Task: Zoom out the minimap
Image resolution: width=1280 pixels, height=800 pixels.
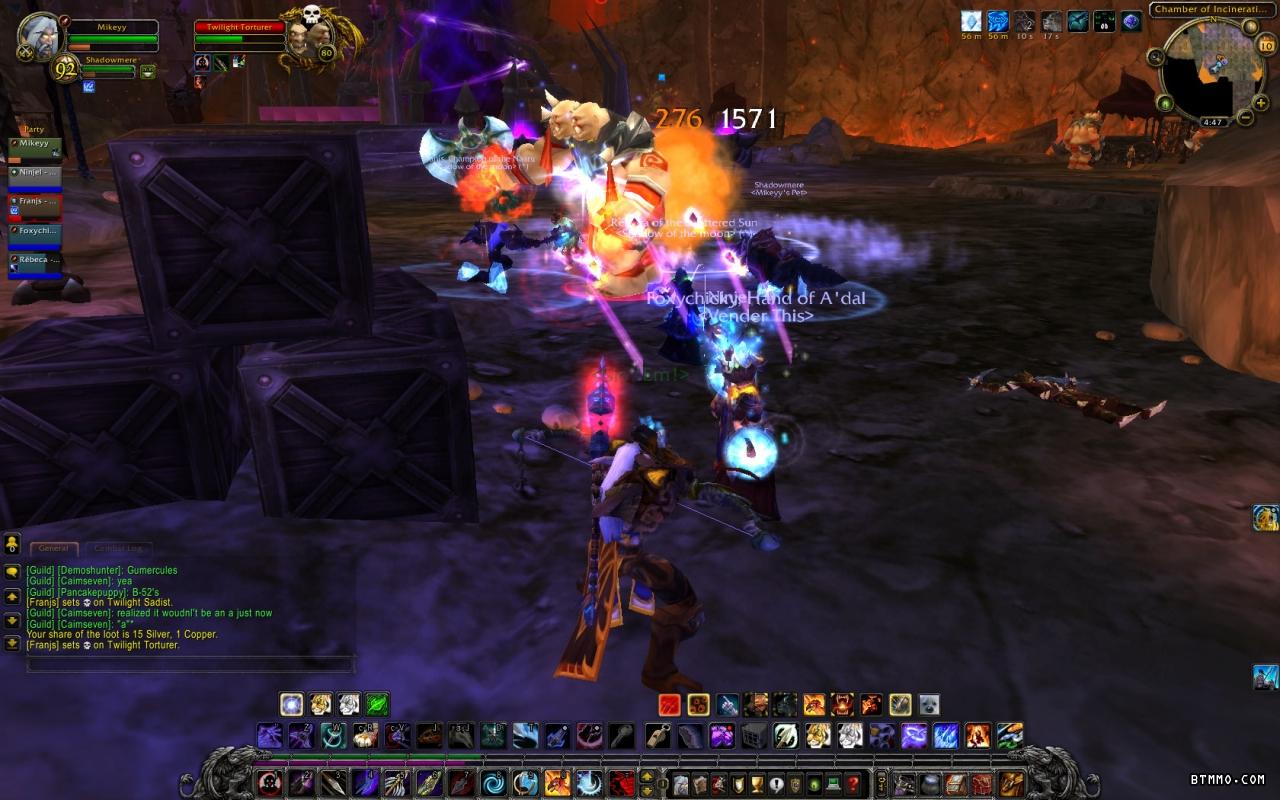Action: click(x=1246, y=117)
